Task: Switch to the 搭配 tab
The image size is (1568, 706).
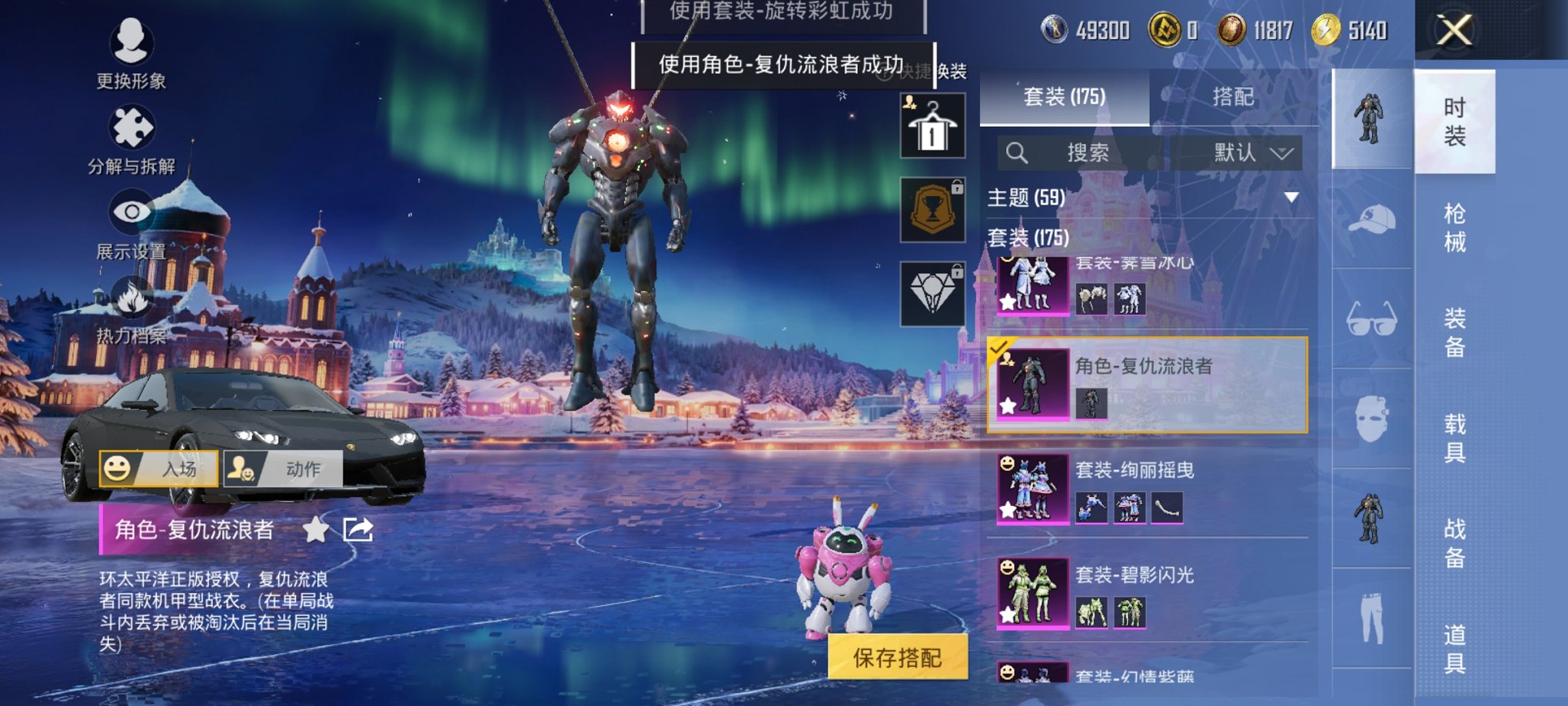Action: (1235, 97)
